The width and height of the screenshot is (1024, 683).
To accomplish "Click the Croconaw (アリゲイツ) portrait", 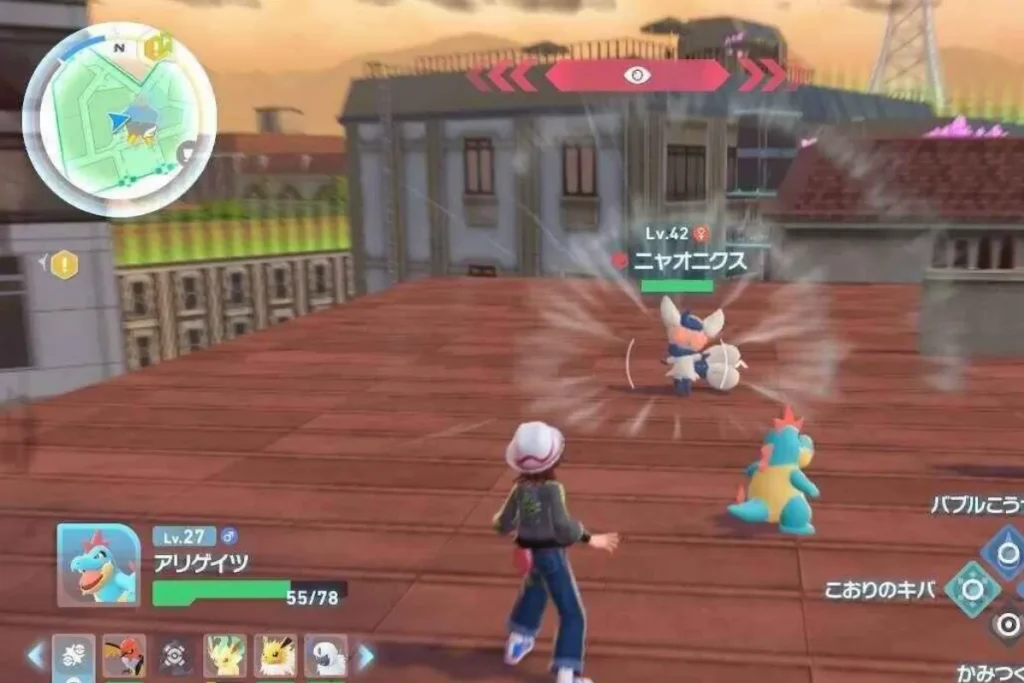I will (x=98, y=565).
